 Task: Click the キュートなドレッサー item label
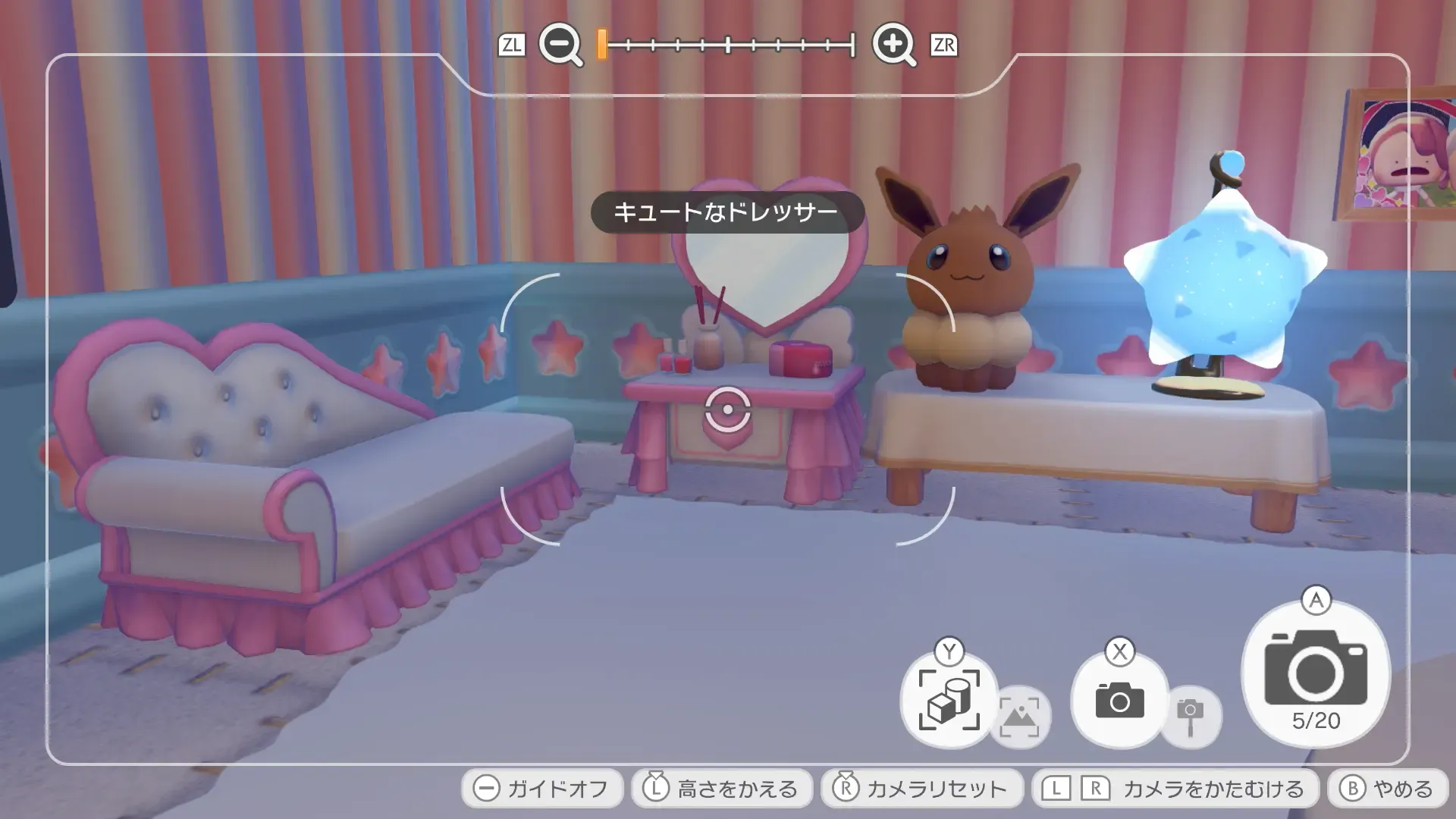point(726,212)
